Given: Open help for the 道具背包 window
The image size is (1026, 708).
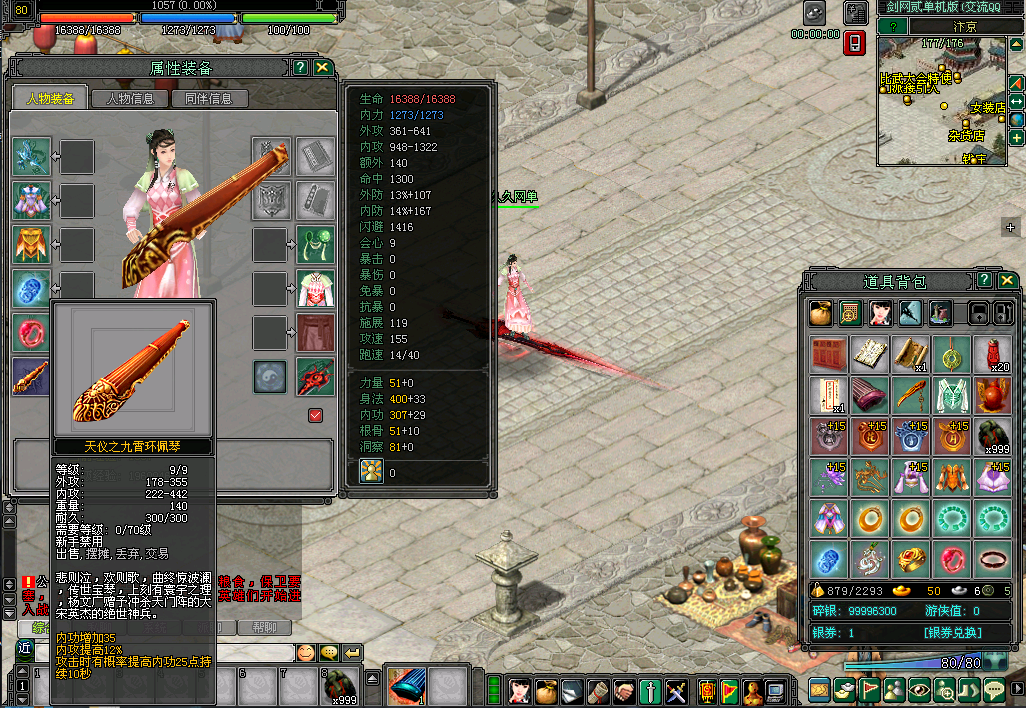Looking at the screenshot, I should click(x=984, y=281).
